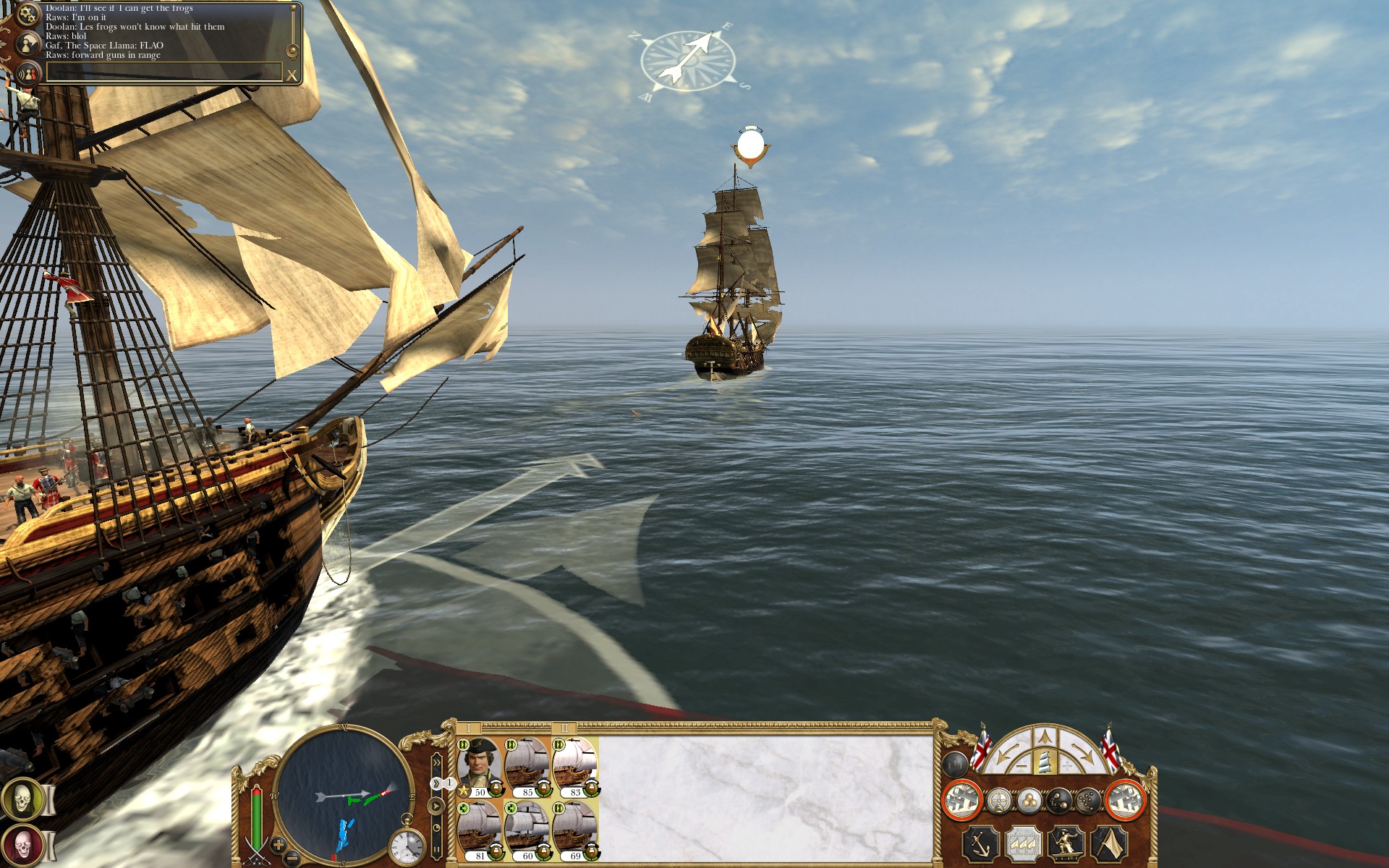Pause the battle with the pause button
Image resolution: width=1389 pixels, height=868 pixels.
tap(436, 851)
